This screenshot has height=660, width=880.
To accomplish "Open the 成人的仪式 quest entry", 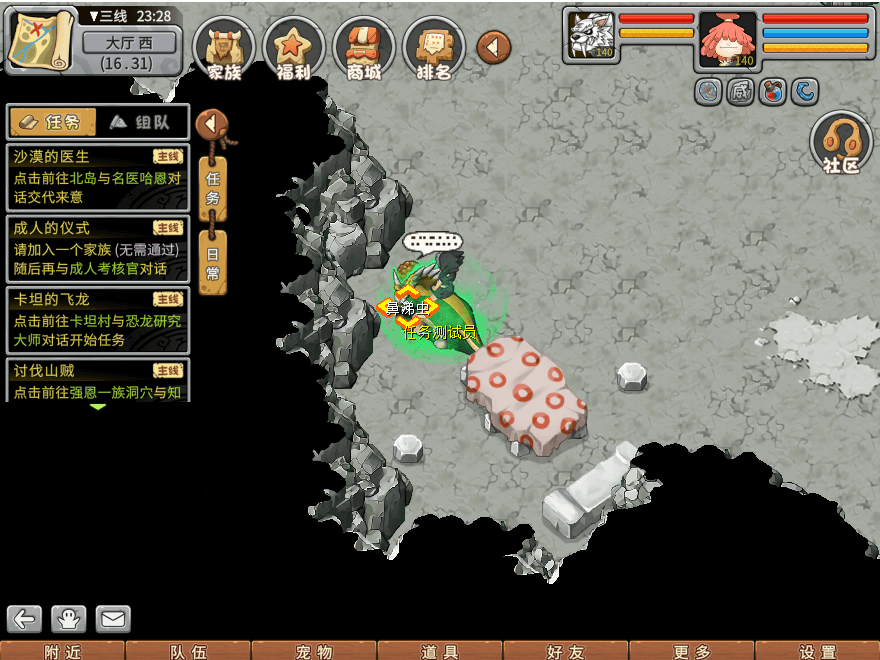I will [x=97, y=249].
